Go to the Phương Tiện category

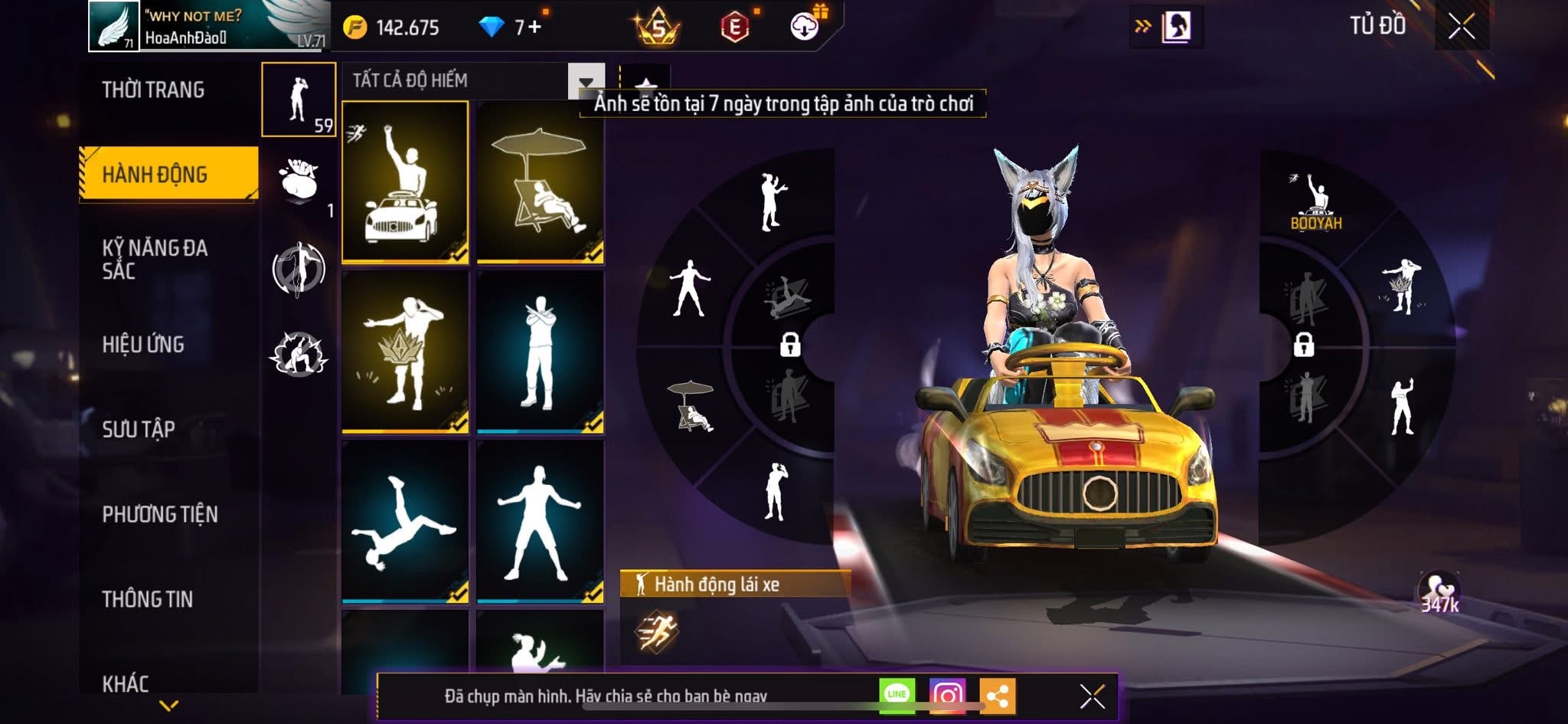[160, 514]
